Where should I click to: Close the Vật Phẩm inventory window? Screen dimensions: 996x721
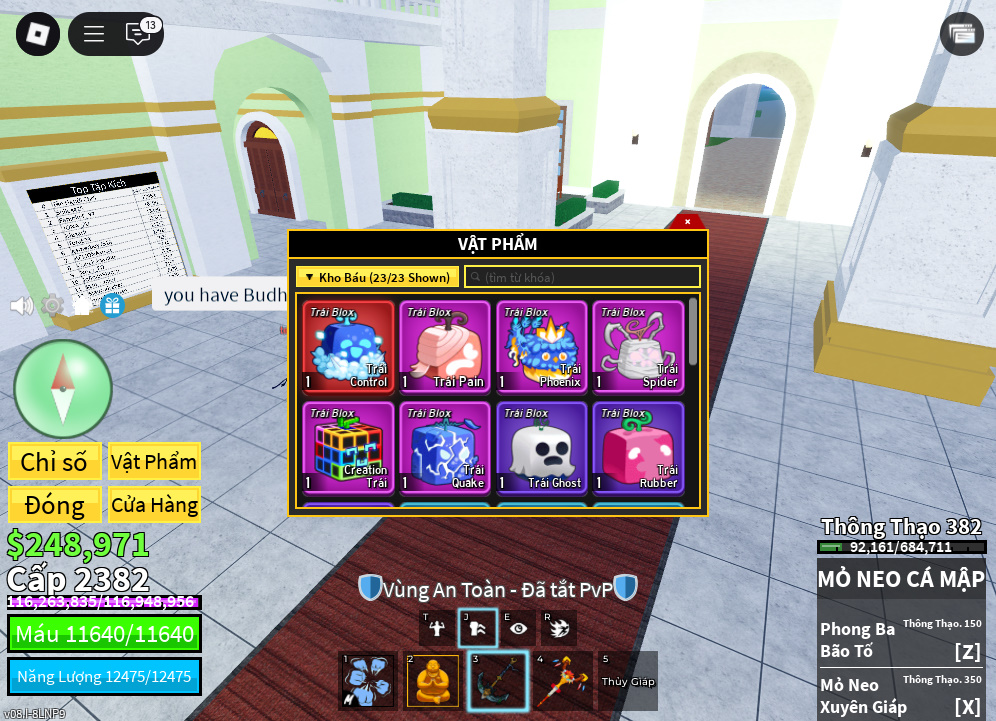[687, 221]
